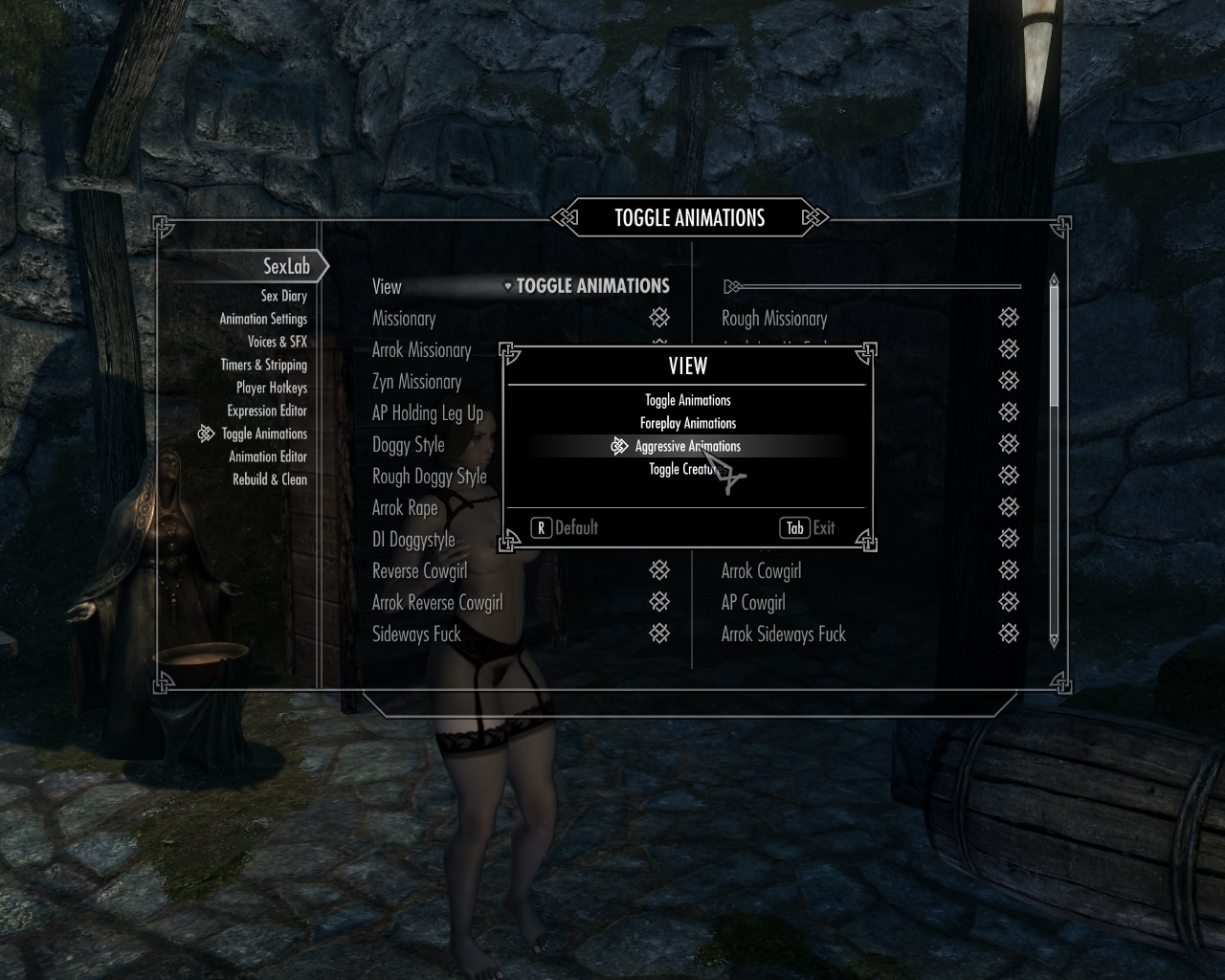Toggle the DI Doggystyle animation icon
Screen dimensions: 1225x980
[658, 539]
